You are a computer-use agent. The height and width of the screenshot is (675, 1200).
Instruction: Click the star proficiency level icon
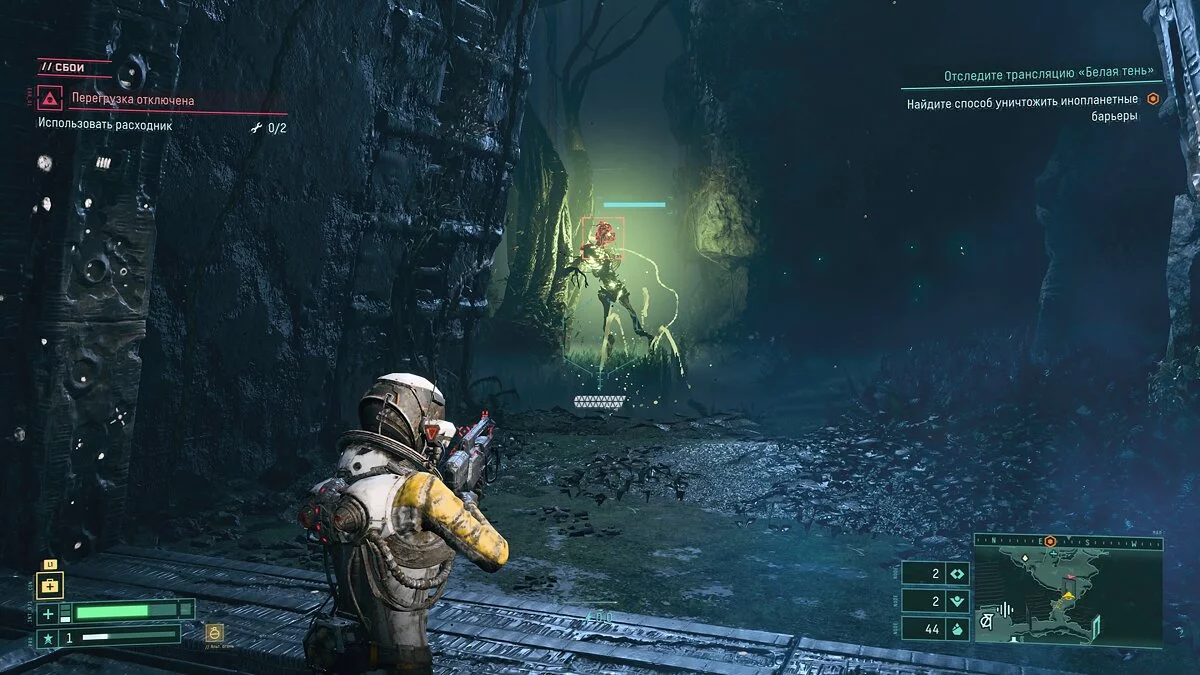coord(46,636)
